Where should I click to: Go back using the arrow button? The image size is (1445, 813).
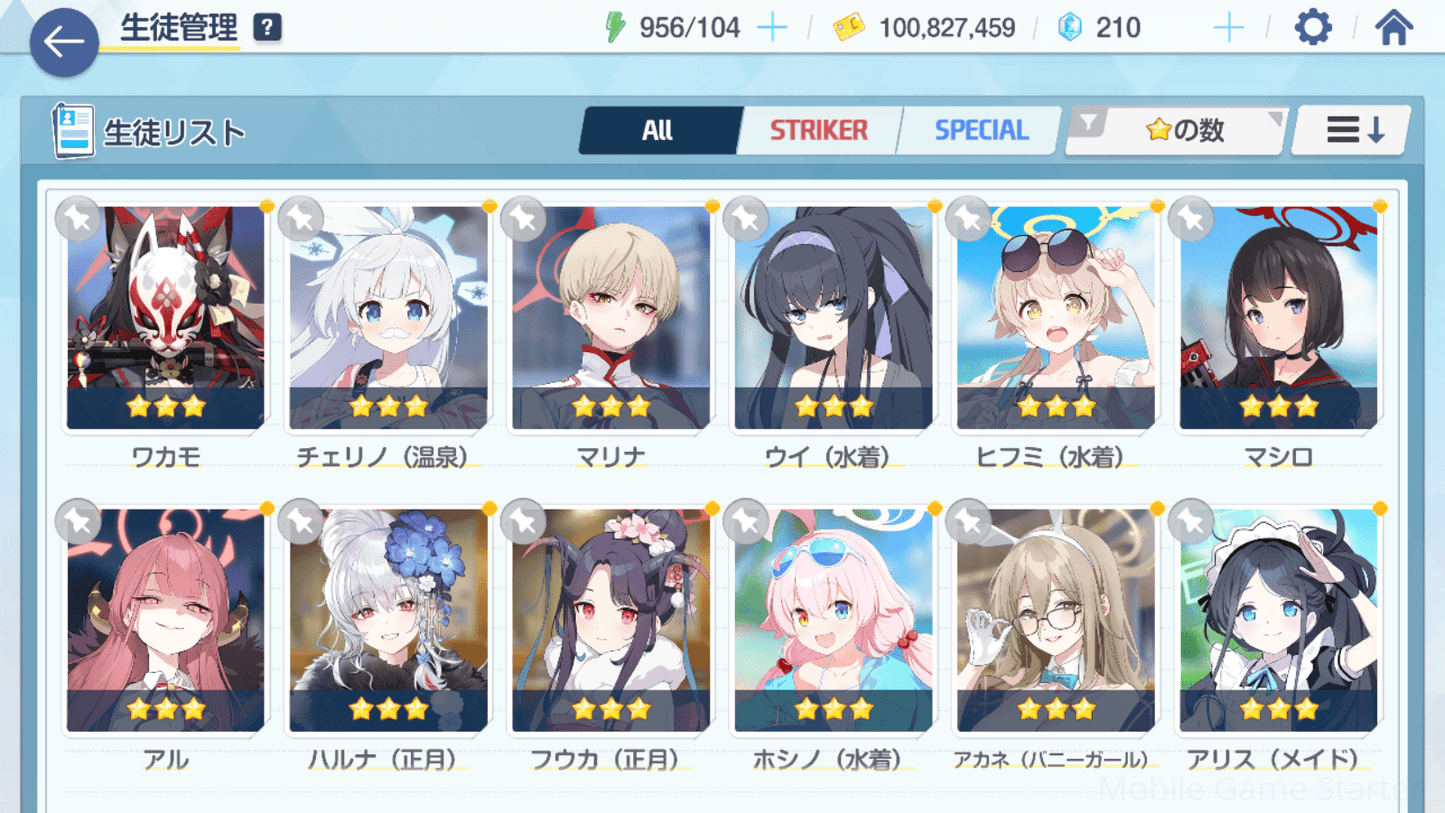click(64, 42)
